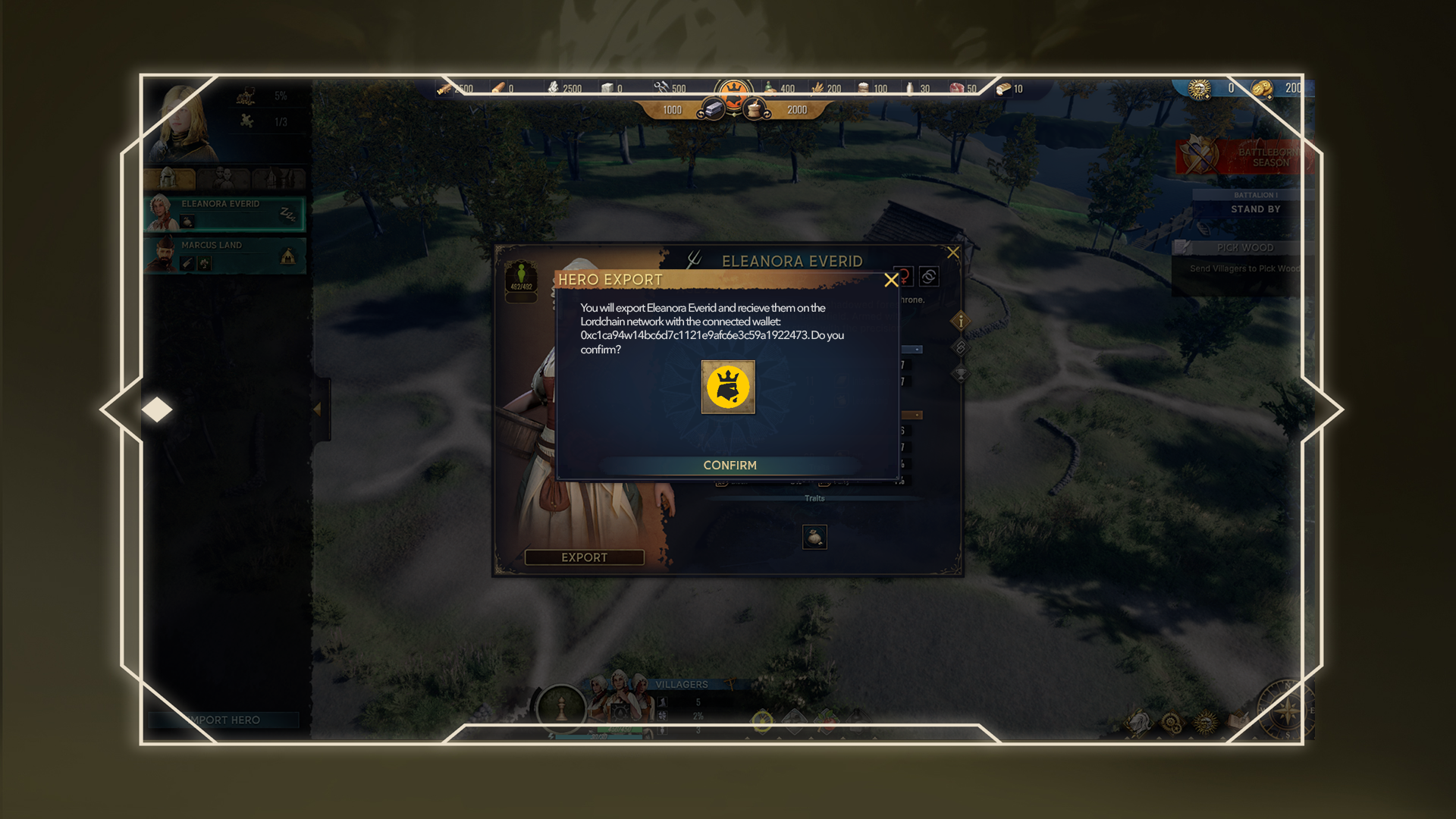Click the compass rose icon

click(x=1286, y=711)
